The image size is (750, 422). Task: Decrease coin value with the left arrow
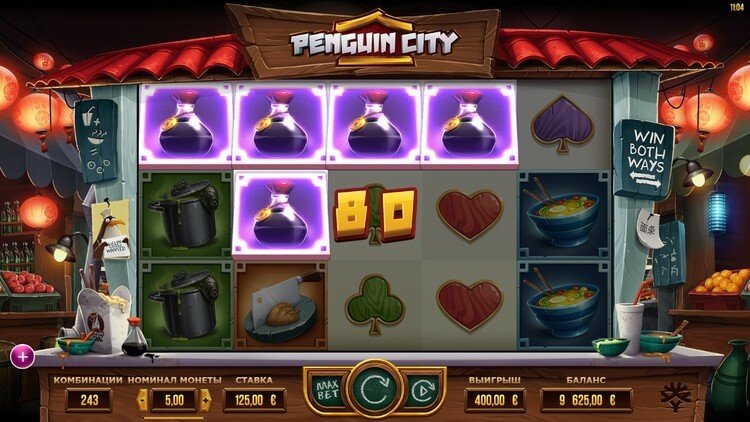[x=143, y=400]
